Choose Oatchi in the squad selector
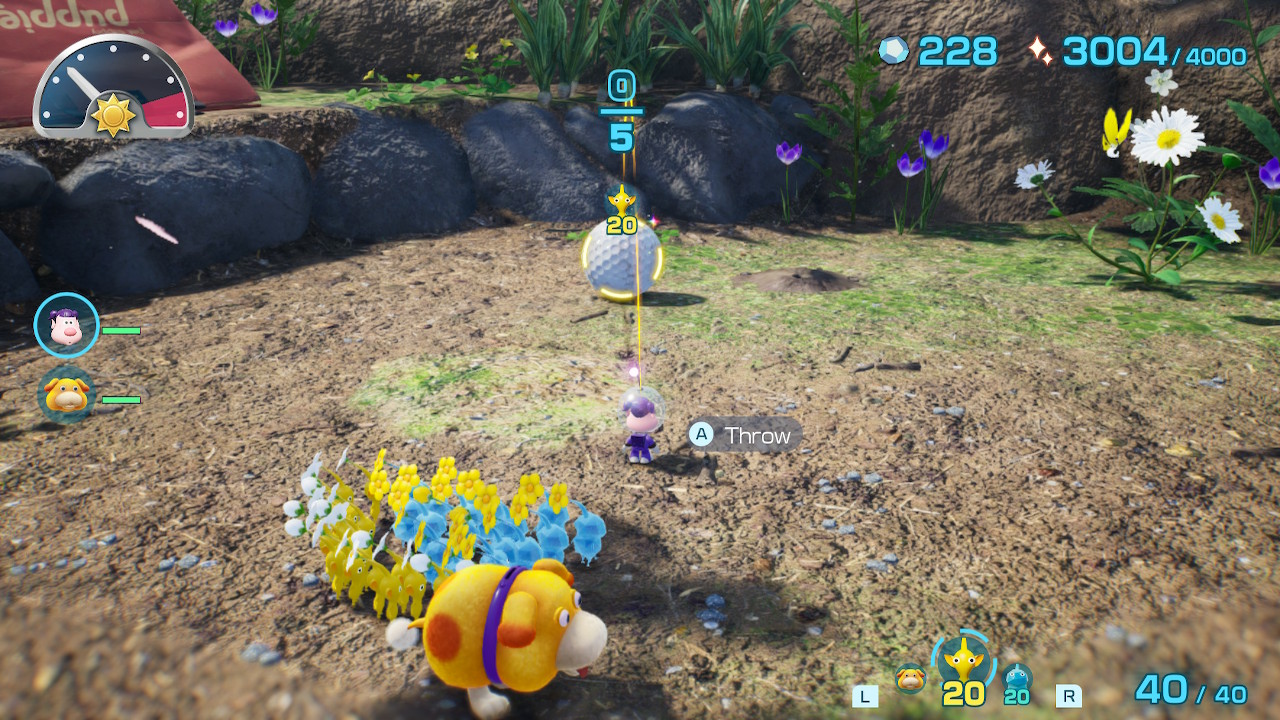Screen dimensions: 1280x720 tap(910, 679)
